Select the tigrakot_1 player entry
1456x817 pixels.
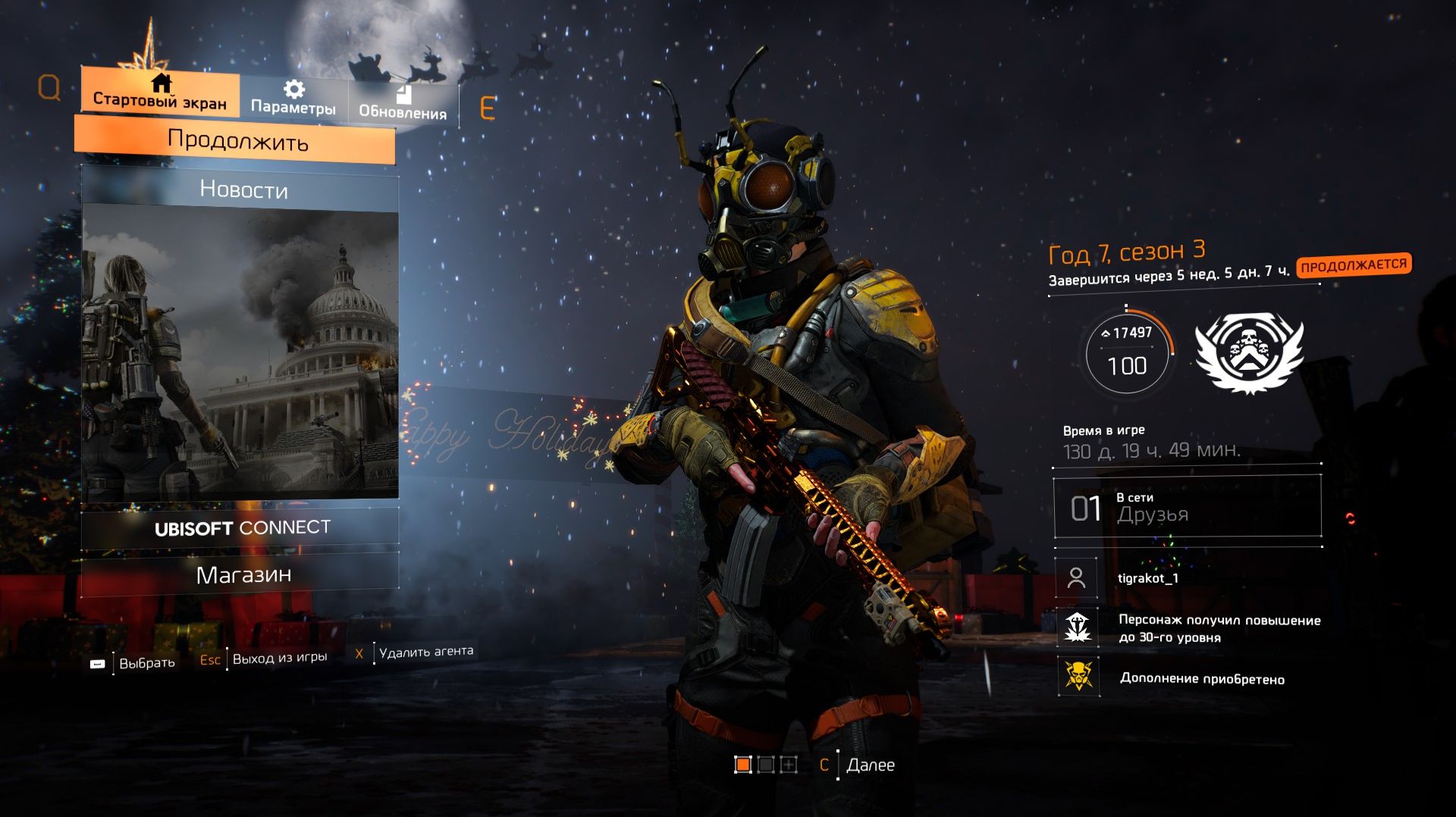tap(1147, 578)
